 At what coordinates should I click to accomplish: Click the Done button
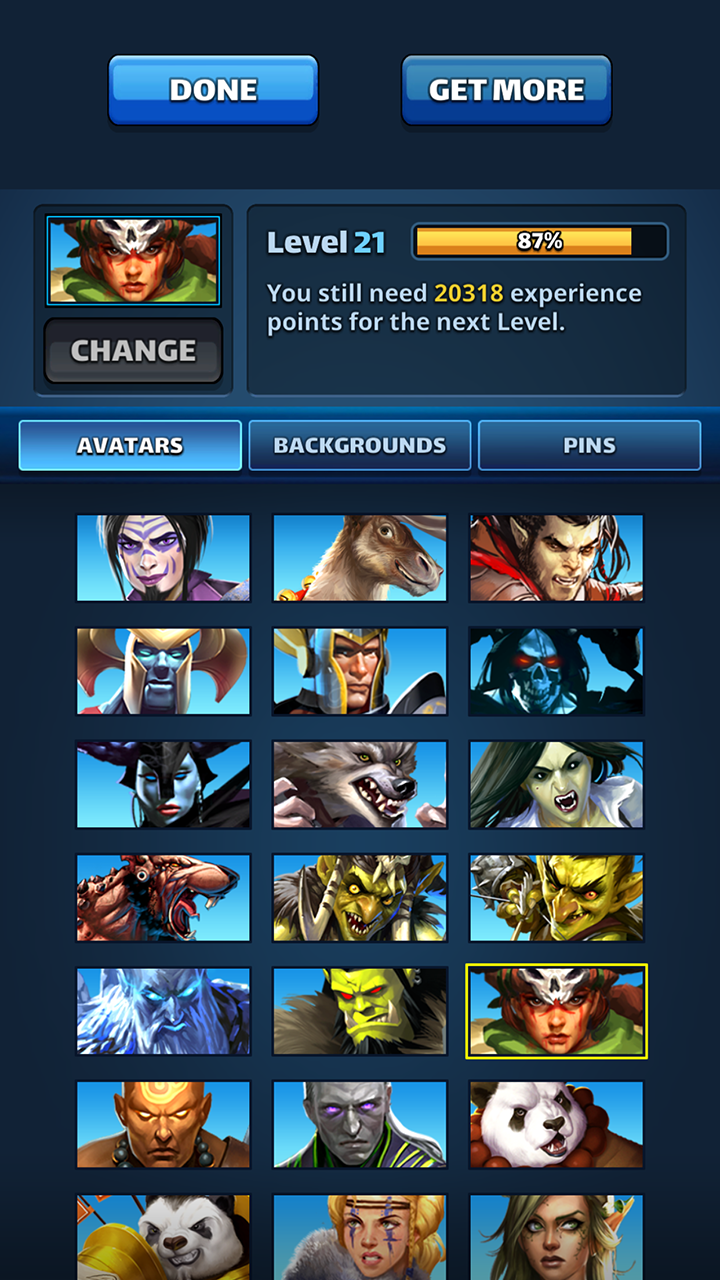[x=213, y=90]
